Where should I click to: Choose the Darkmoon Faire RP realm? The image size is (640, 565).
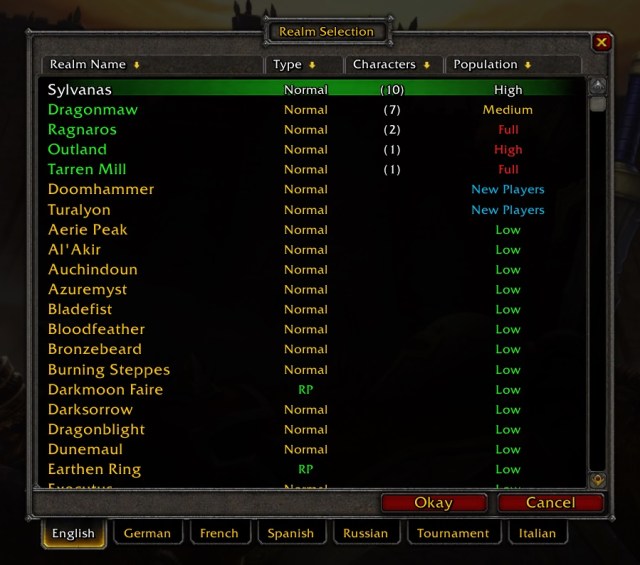click(105, 390)
